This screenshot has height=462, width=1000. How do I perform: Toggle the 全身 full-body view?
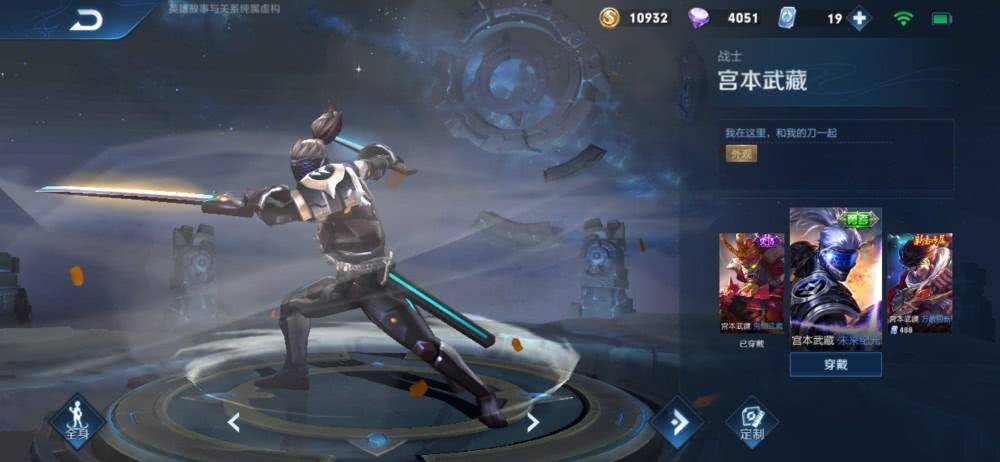click(77, 421)
